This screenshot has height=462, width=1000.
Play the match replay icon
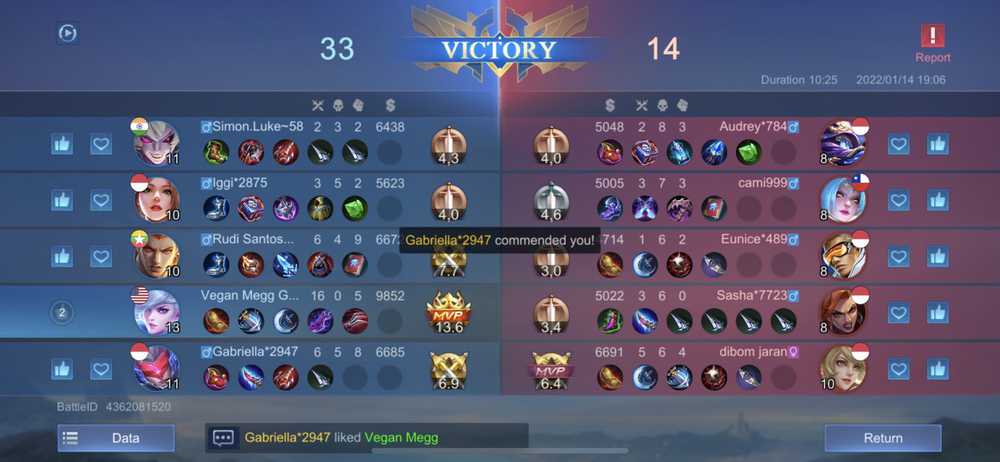point(67,33)
